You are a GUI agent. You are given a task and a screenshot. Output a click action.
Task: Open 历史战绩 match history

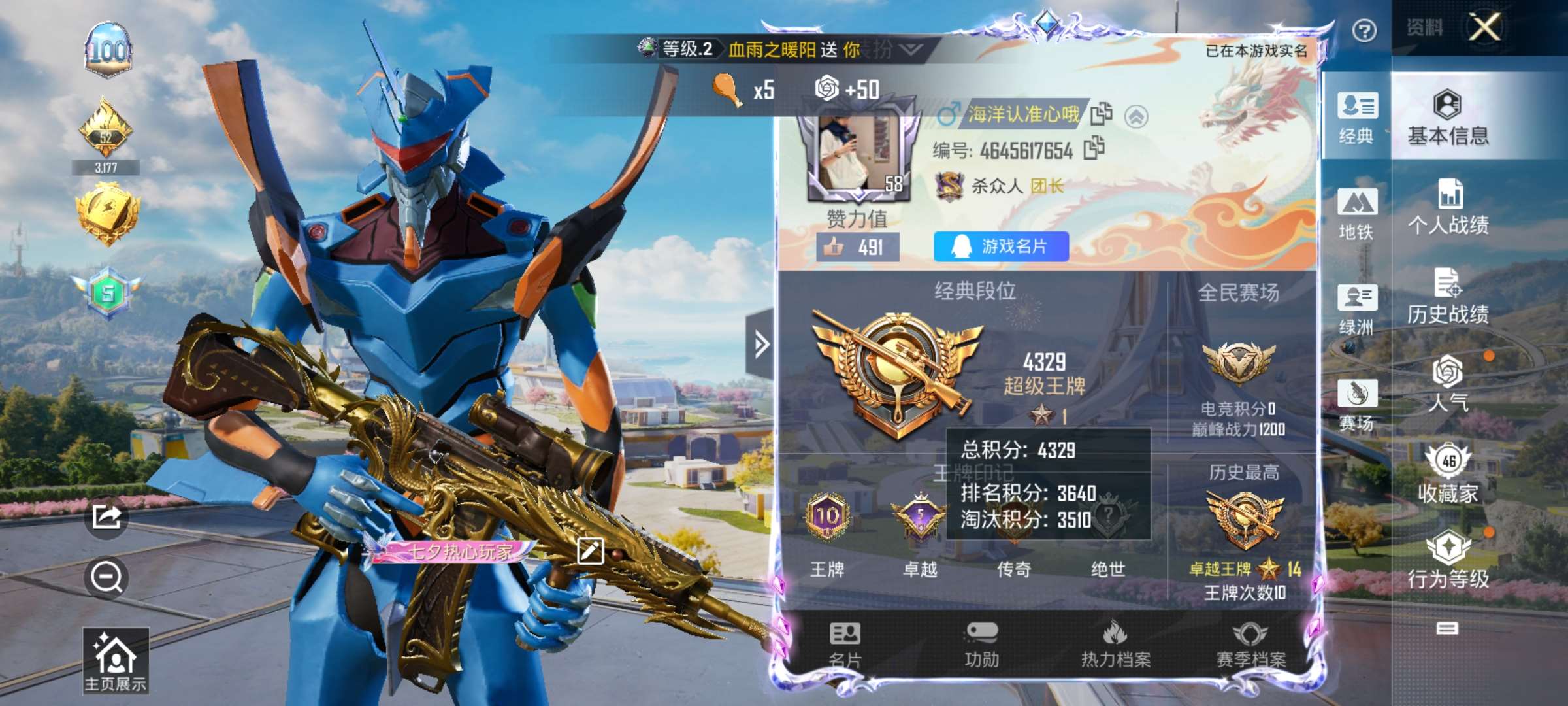[1448, 297]
